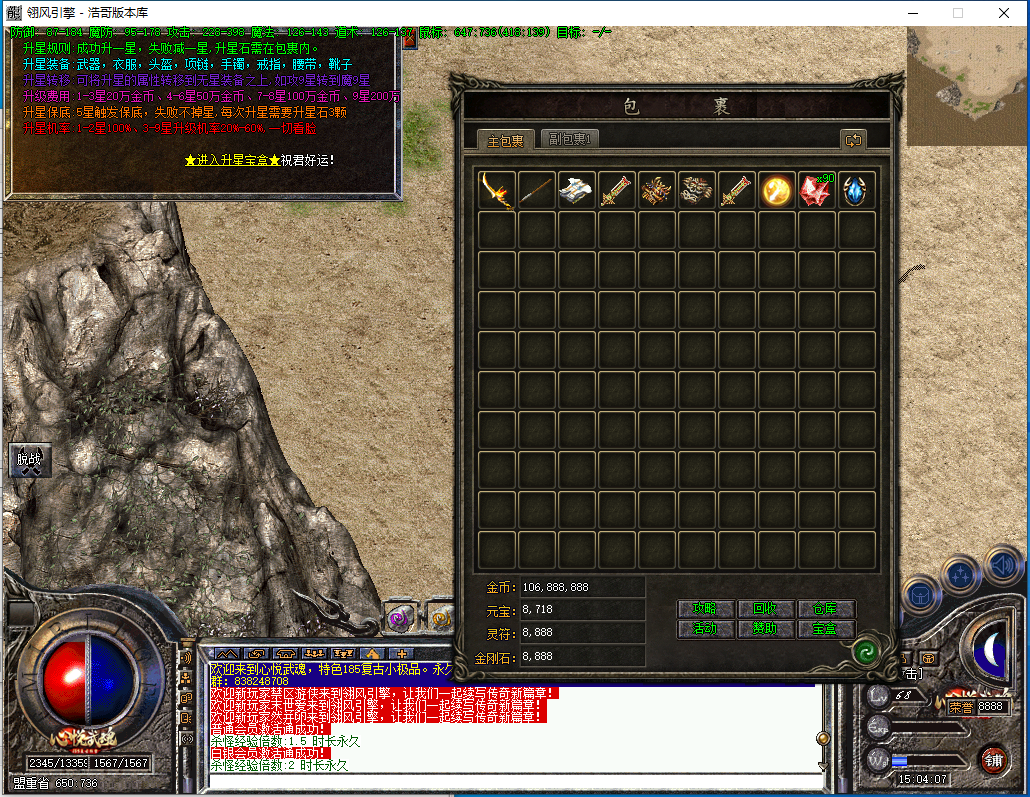Switch to the 副包裹1 secondary bag tab

coord(569,140)
